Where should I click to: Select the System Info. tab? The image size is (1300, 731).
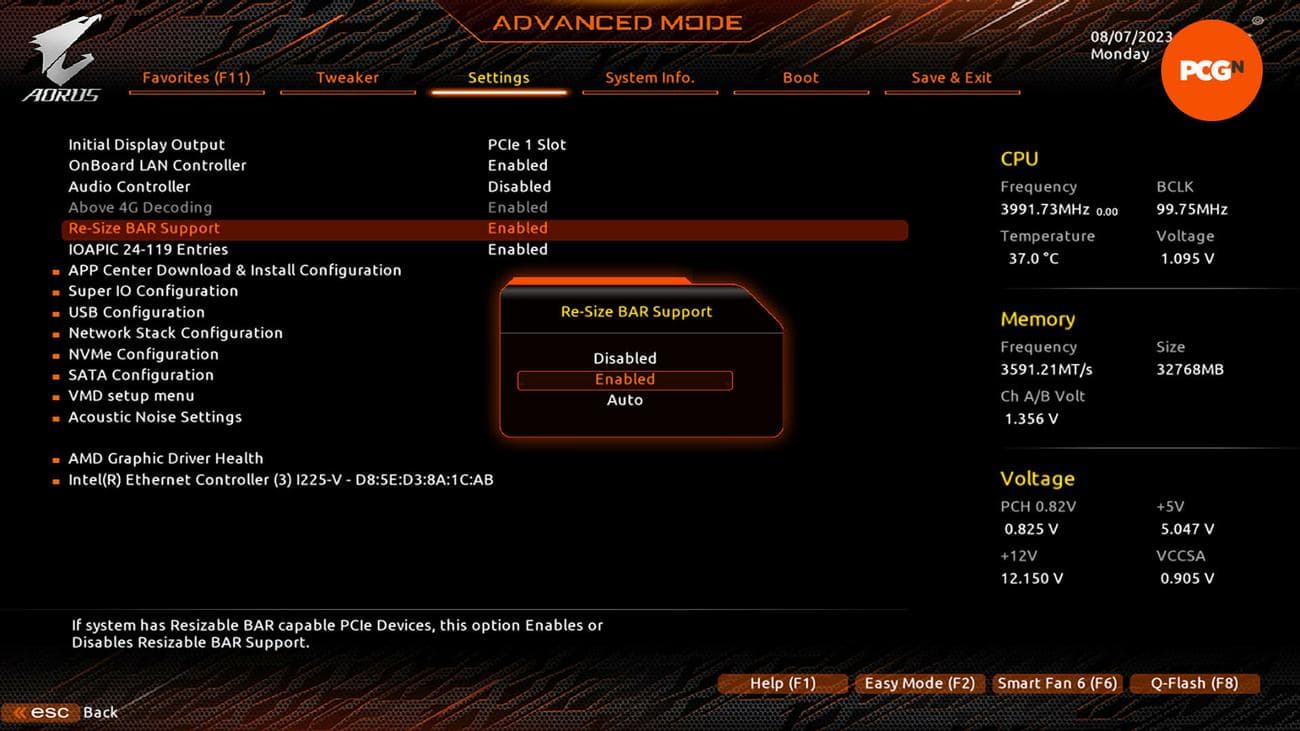(x=649, y=78)
